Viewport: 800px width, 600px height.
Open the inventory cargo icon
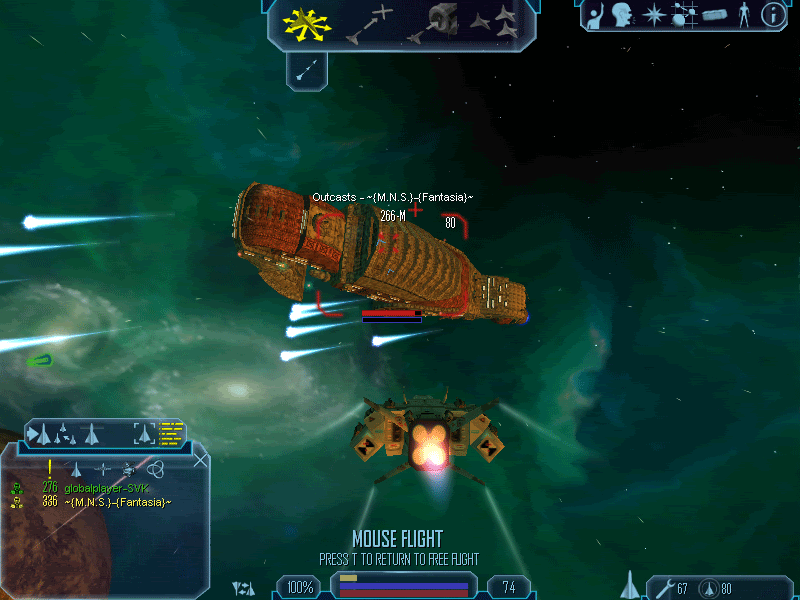714,15
